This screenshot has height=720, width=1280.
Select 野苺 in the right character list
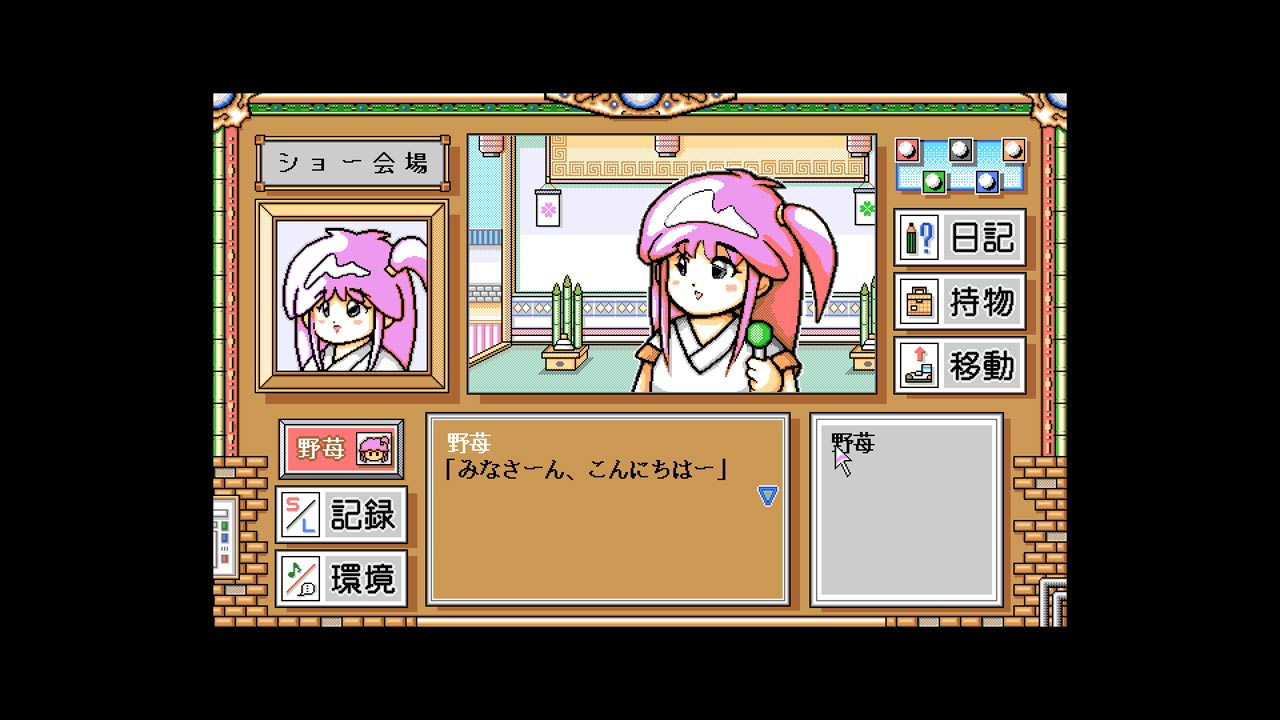[x=855, y=441]
